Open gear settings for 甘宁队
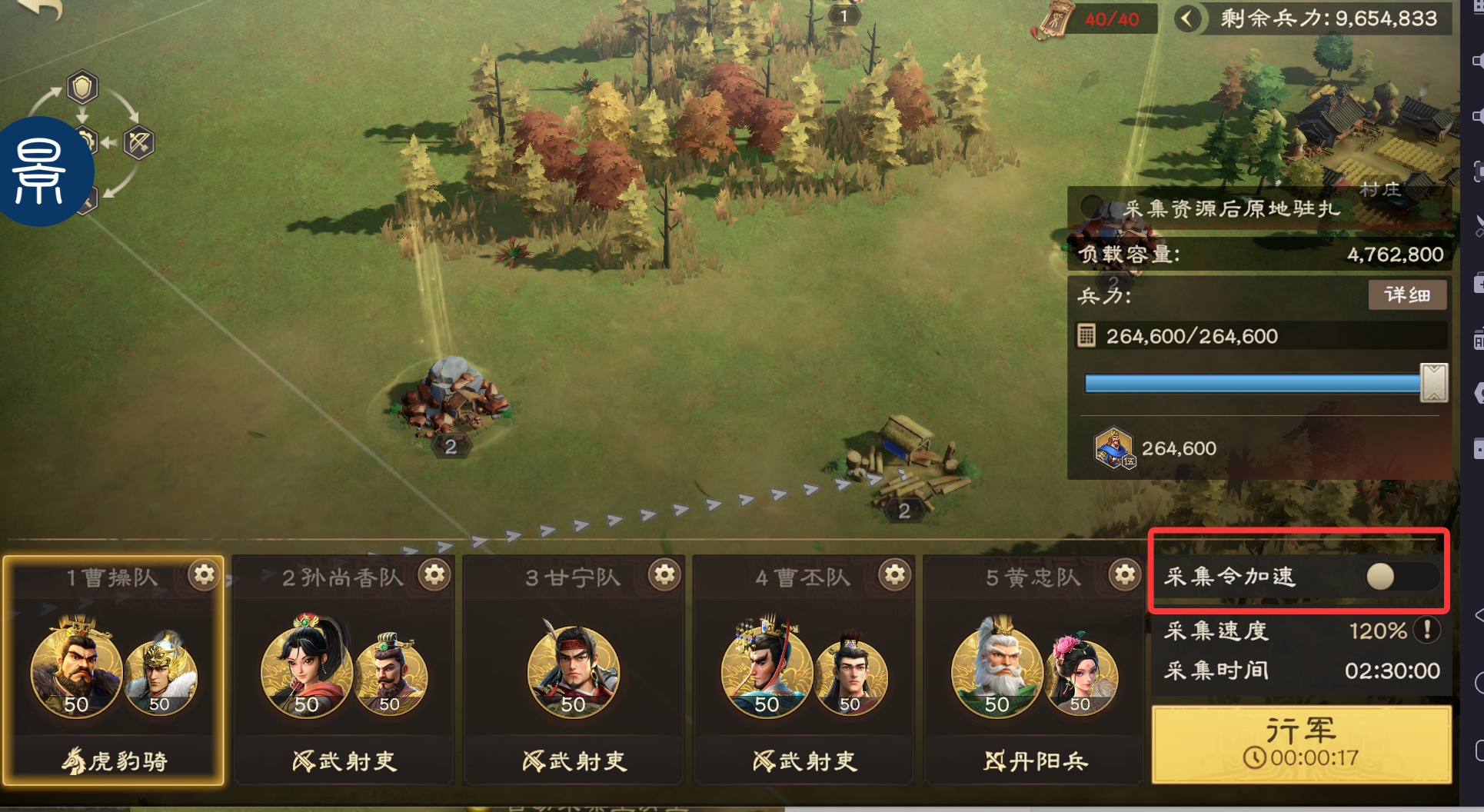The height and width of the screenshot is (812, 1484). (x=664, y=575)
